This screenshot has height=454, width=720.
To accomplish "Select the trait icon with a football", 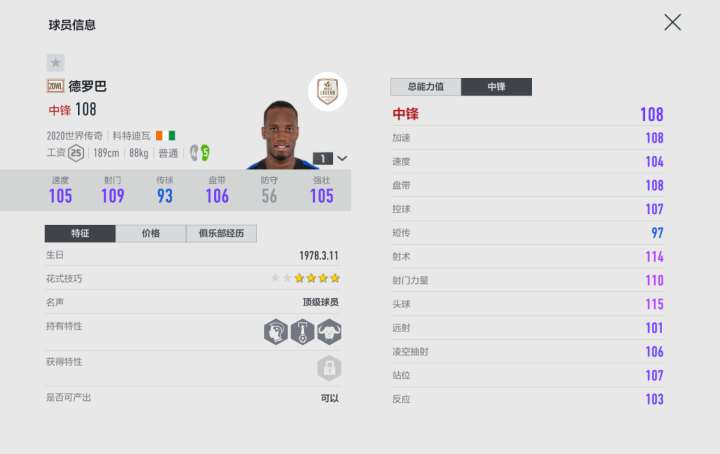I will pyautogui.click(x=303, y=332).
